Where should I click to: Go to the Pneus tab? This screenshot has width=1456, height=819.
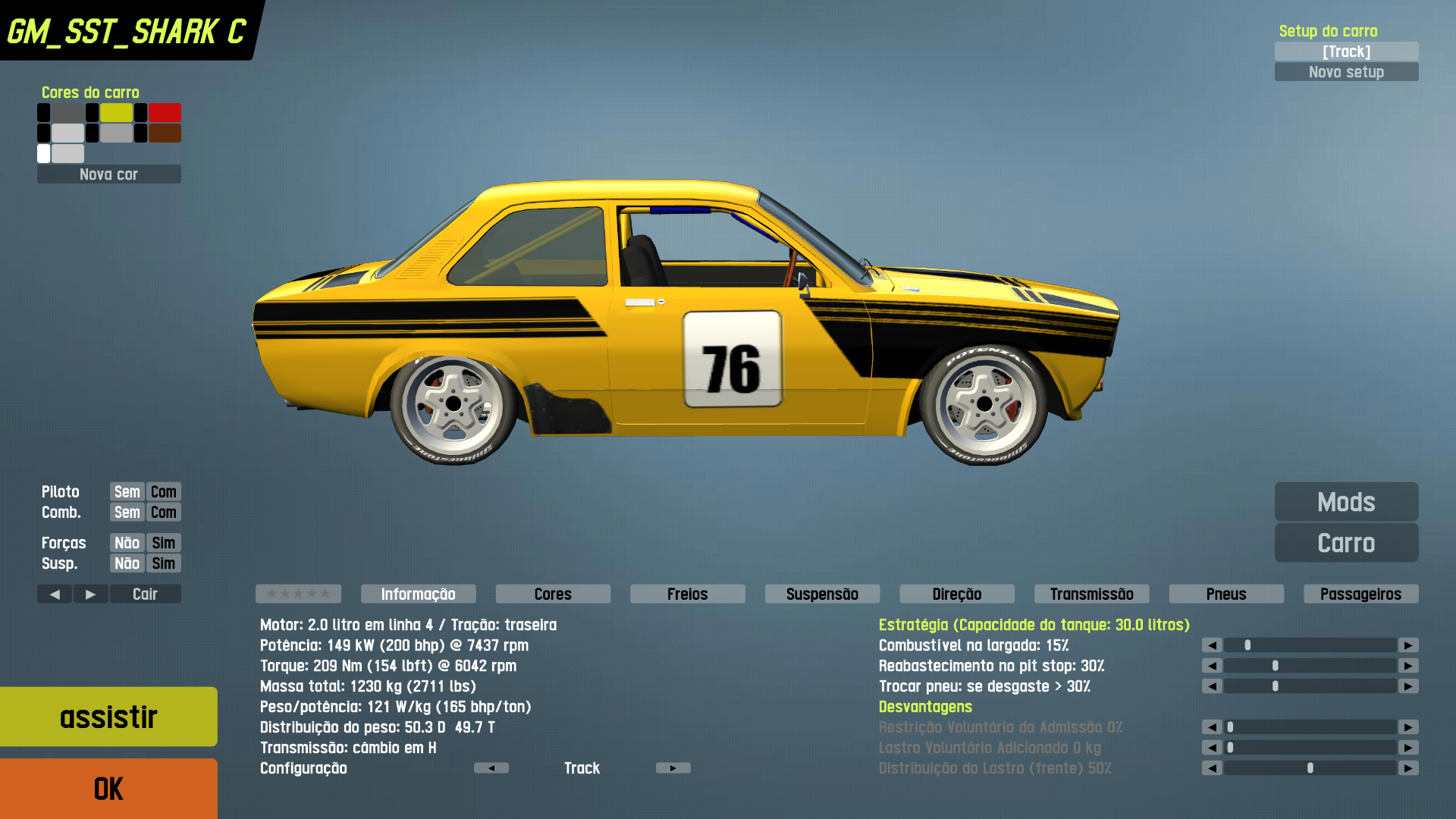point(1226,594)
